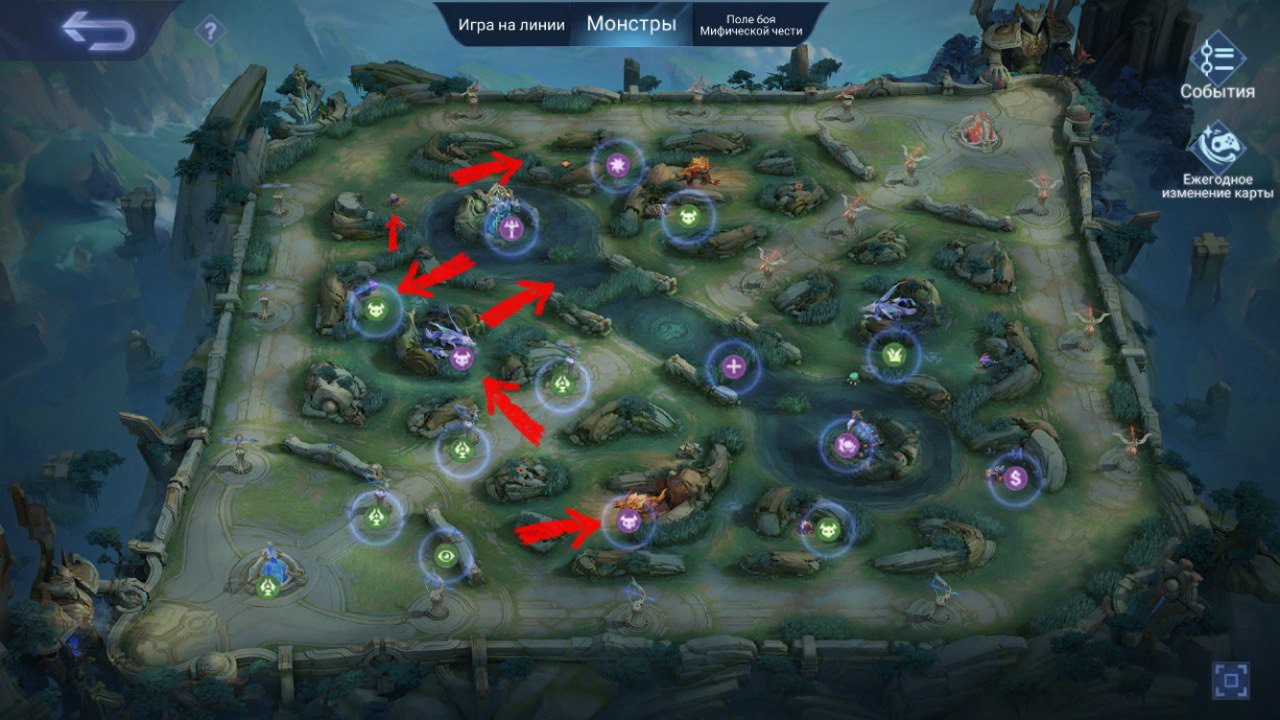Click the purple turtle marker in the pond
The width and height of the screenshot is (1280, 720).
pyautogui.click(x=846, y=446)
